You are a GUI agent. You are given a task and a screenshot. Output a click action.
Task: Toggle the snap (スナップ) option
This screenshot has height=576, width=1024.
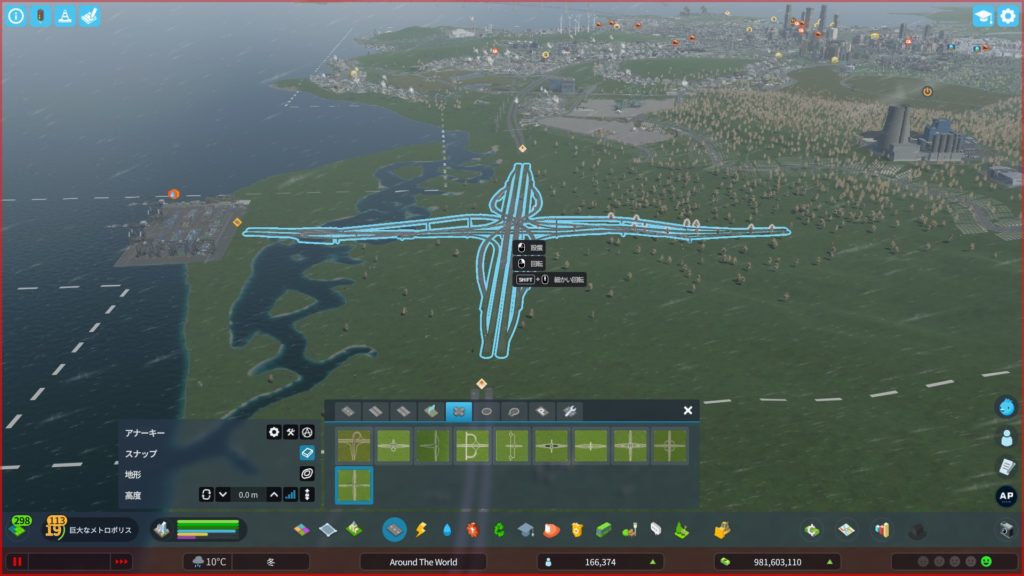click(x=307, y=453)
